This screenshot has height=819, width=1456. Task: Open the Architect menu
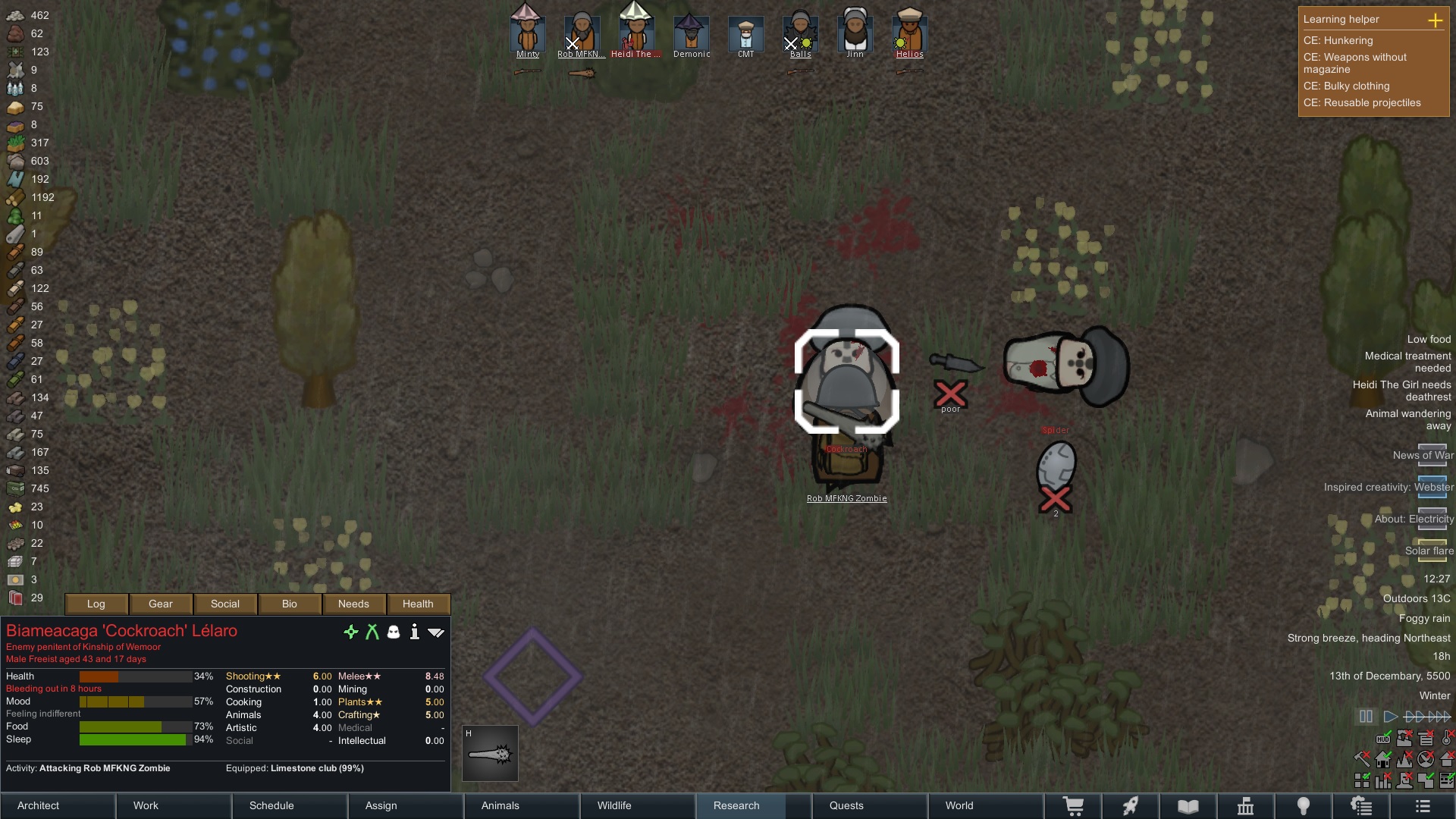point(38,805)
